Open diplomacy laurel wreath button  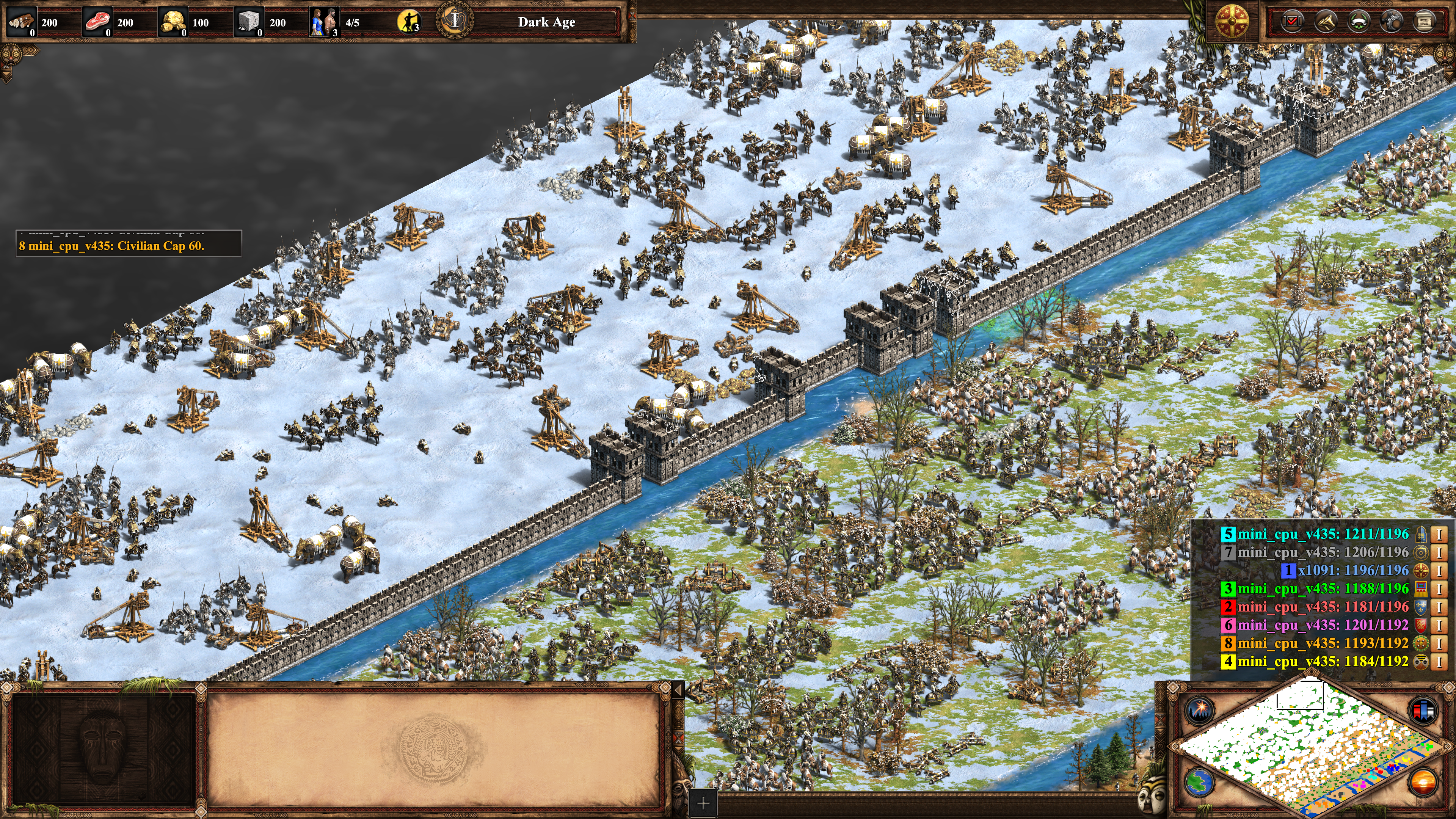(1359, 22)
